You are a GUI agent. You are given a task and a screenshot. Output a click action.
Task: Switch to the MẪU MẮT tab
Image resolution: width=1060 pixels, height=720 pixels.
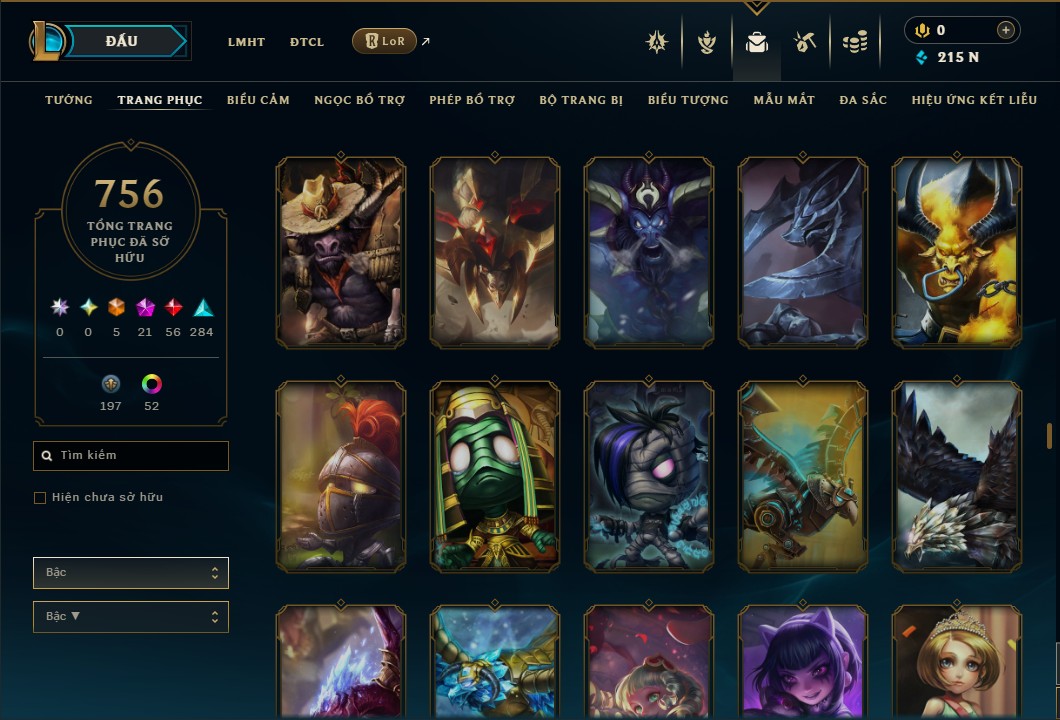tap(784, 100)
